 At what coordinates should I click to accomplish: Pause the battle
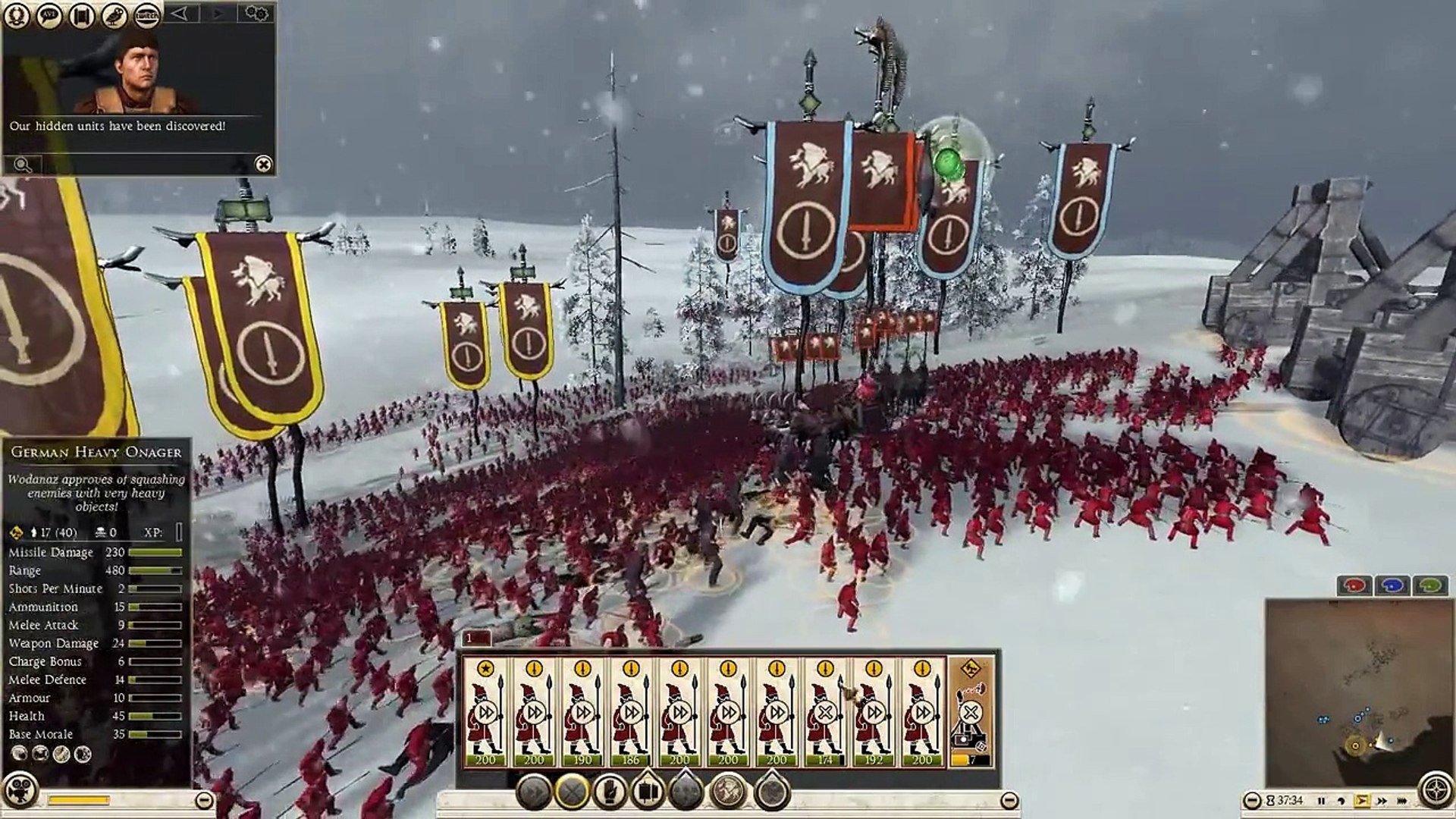coord(1322,801)
